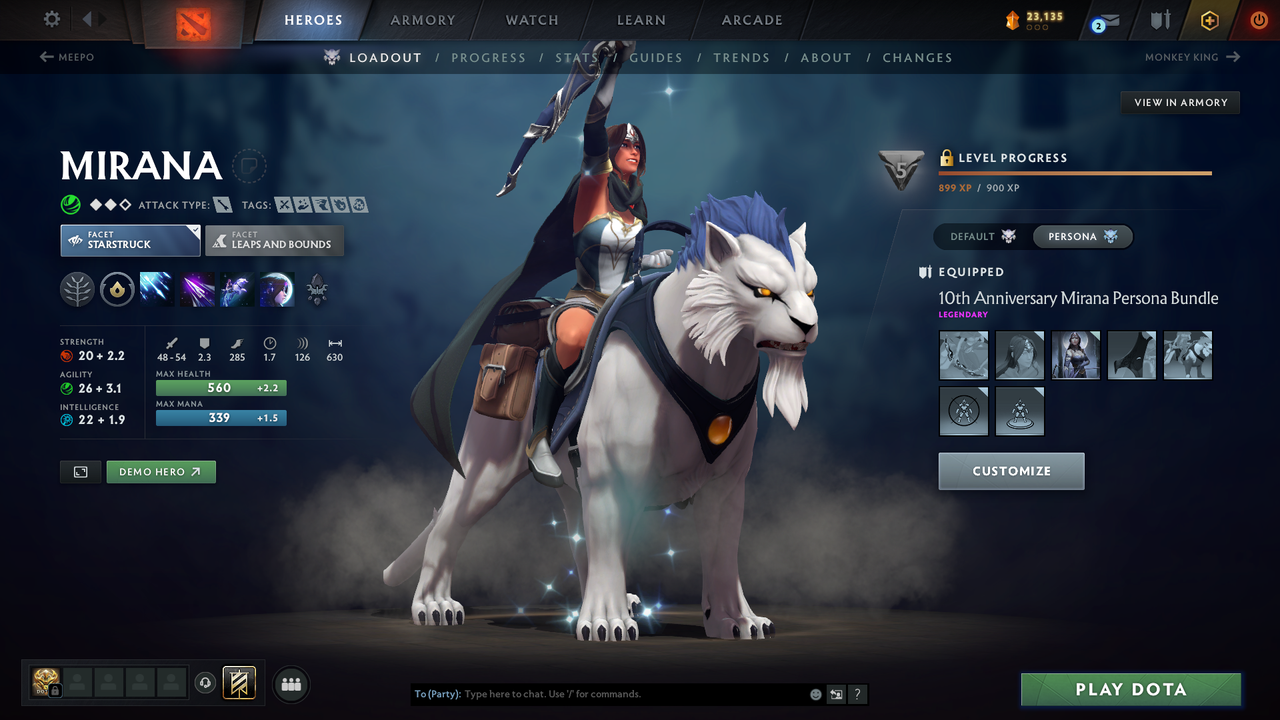This screenshot has height=720, width=1280.
Task: Click the power button icon
Action: [x=1258, y=19]
